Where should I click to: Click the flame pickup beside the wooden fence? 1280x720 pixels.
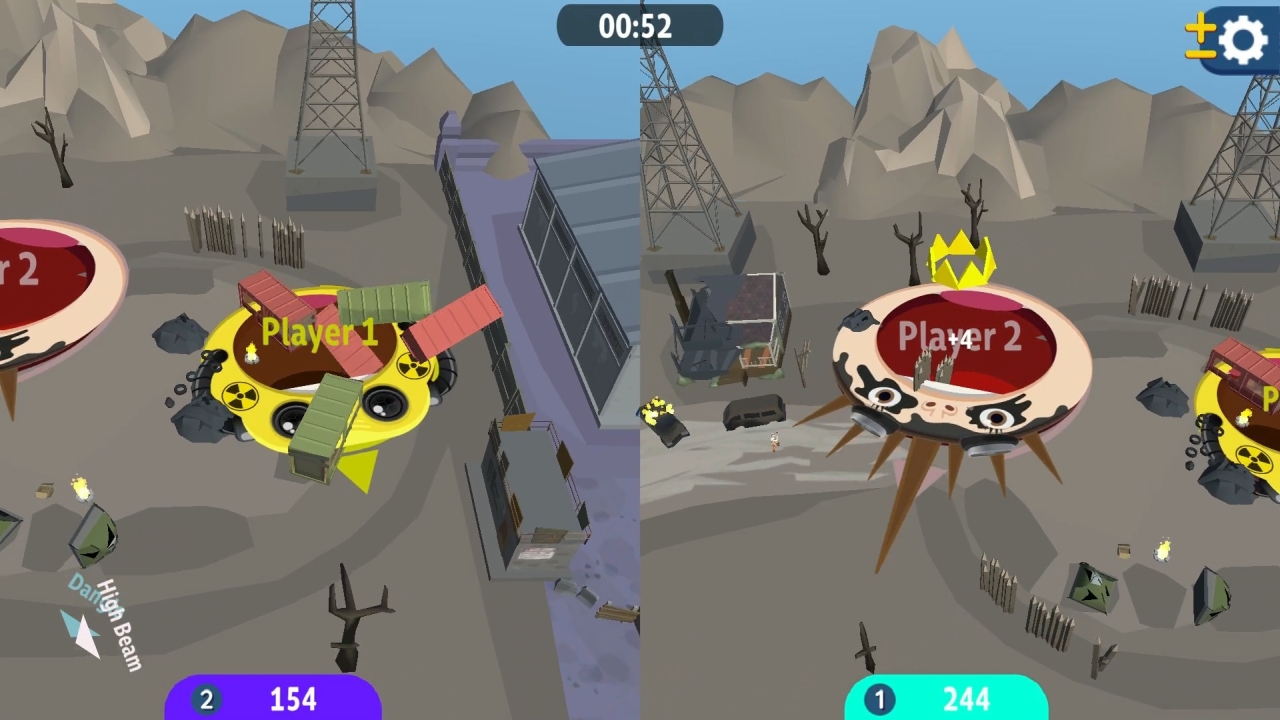point(1163,548)
